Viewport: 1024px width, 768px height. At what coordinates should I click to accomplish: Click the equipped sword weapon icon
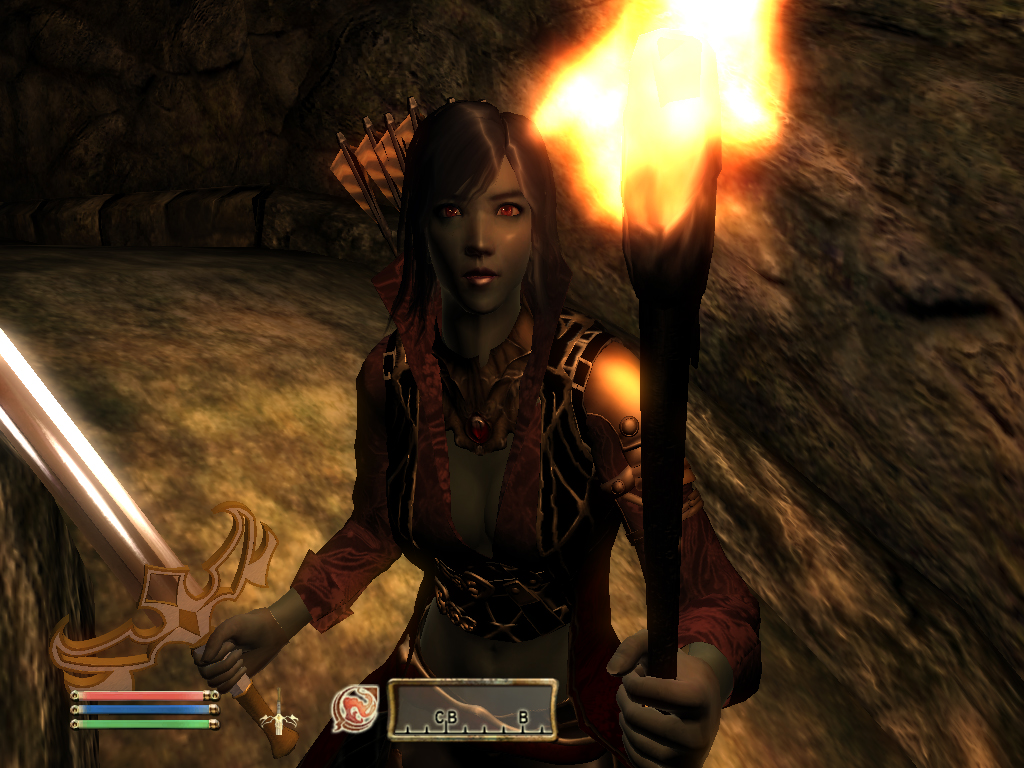[274, 713]
